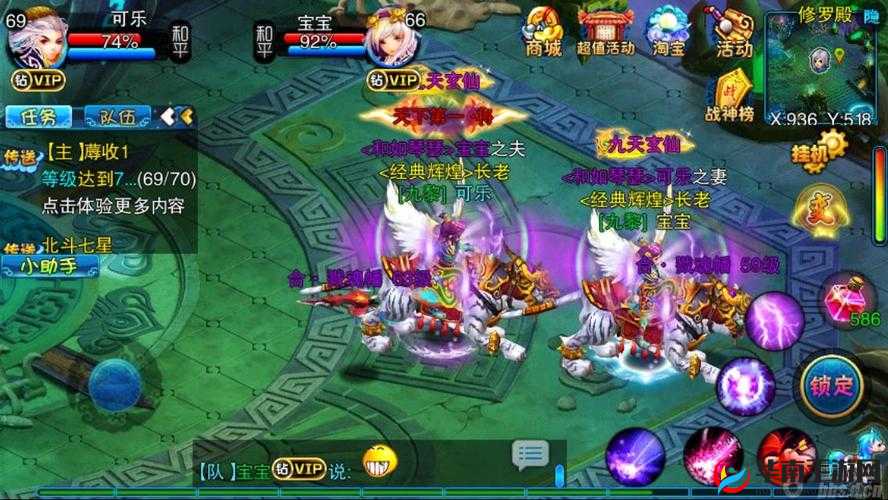The height and width of the screenshot is (500, 888).
Task: Activate the pink slash skill
Action: 712,460
